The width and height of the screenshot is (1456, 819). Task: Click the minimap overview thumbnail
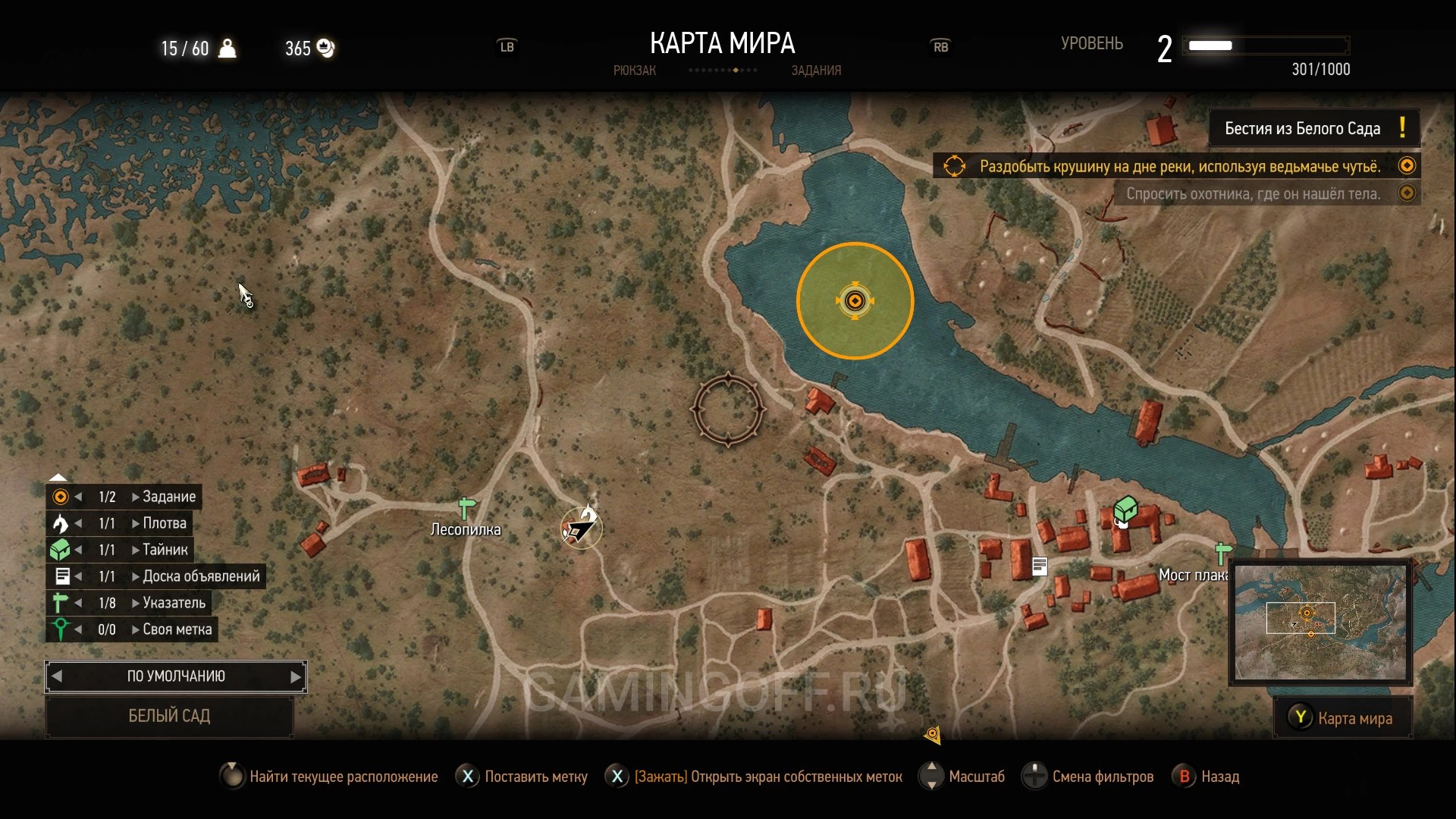(x=1319, y=623)
